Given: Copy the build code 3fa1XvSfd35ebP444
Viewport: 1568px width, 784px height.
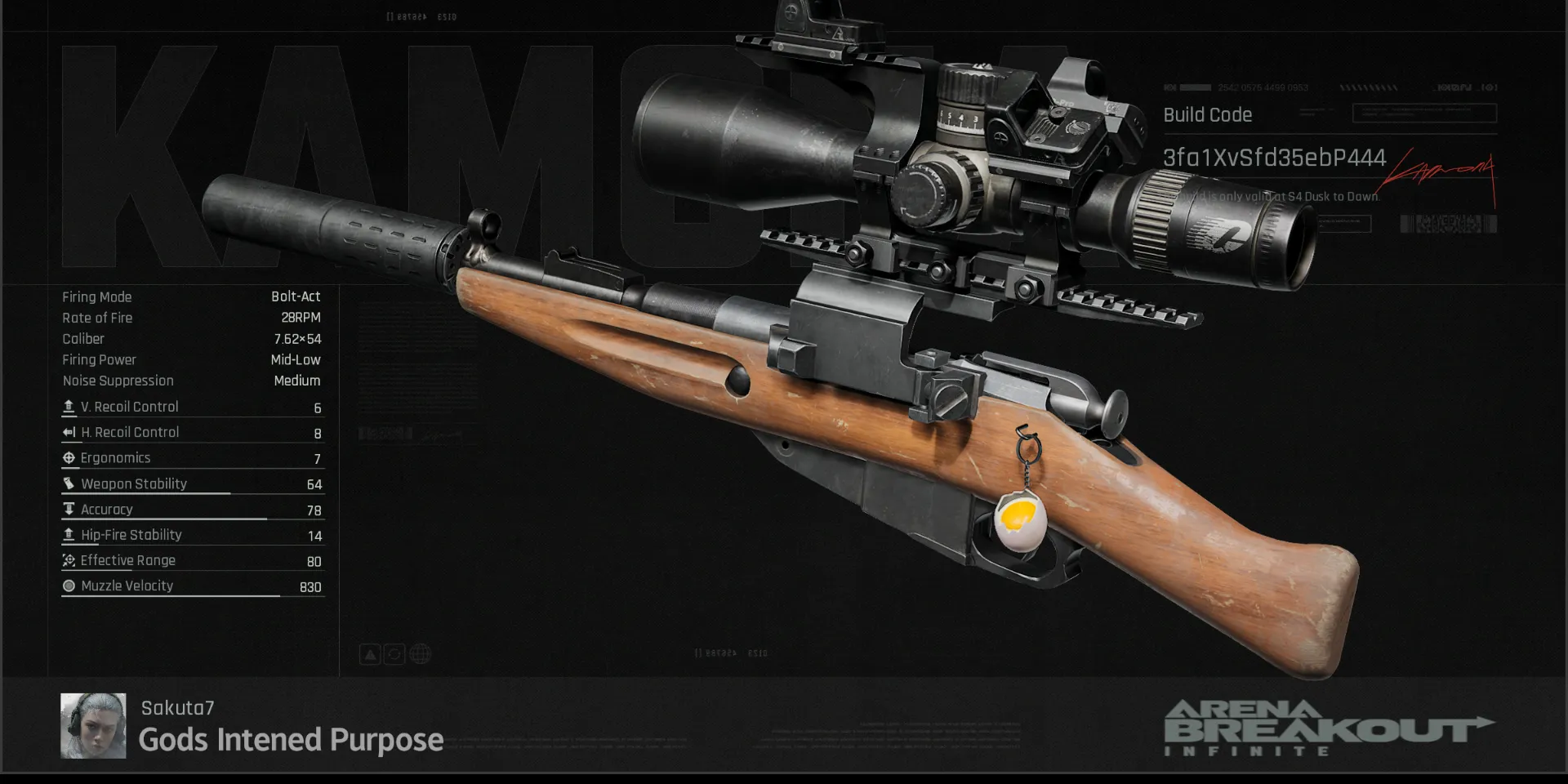Looking at the screenshot, I should click(x=1276, y=158).
